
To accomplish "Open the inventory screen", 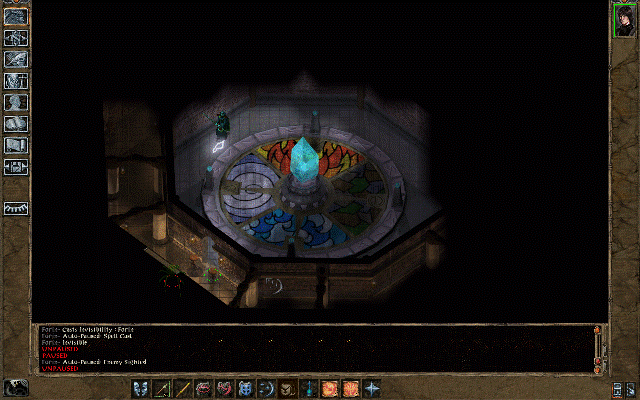I will point(16,80).
